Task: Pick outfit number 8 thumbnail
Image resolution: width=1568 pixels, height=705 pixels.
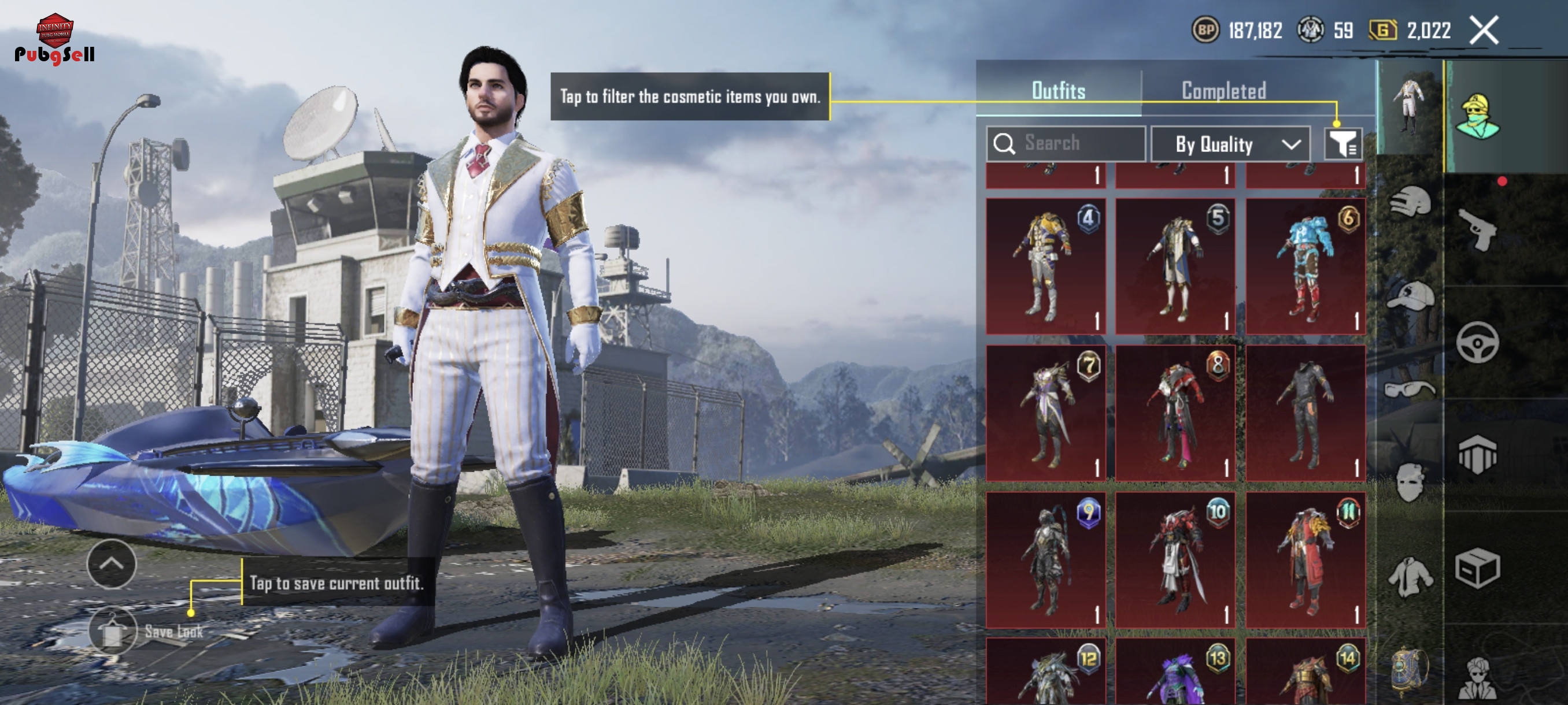Action: 1175,413
